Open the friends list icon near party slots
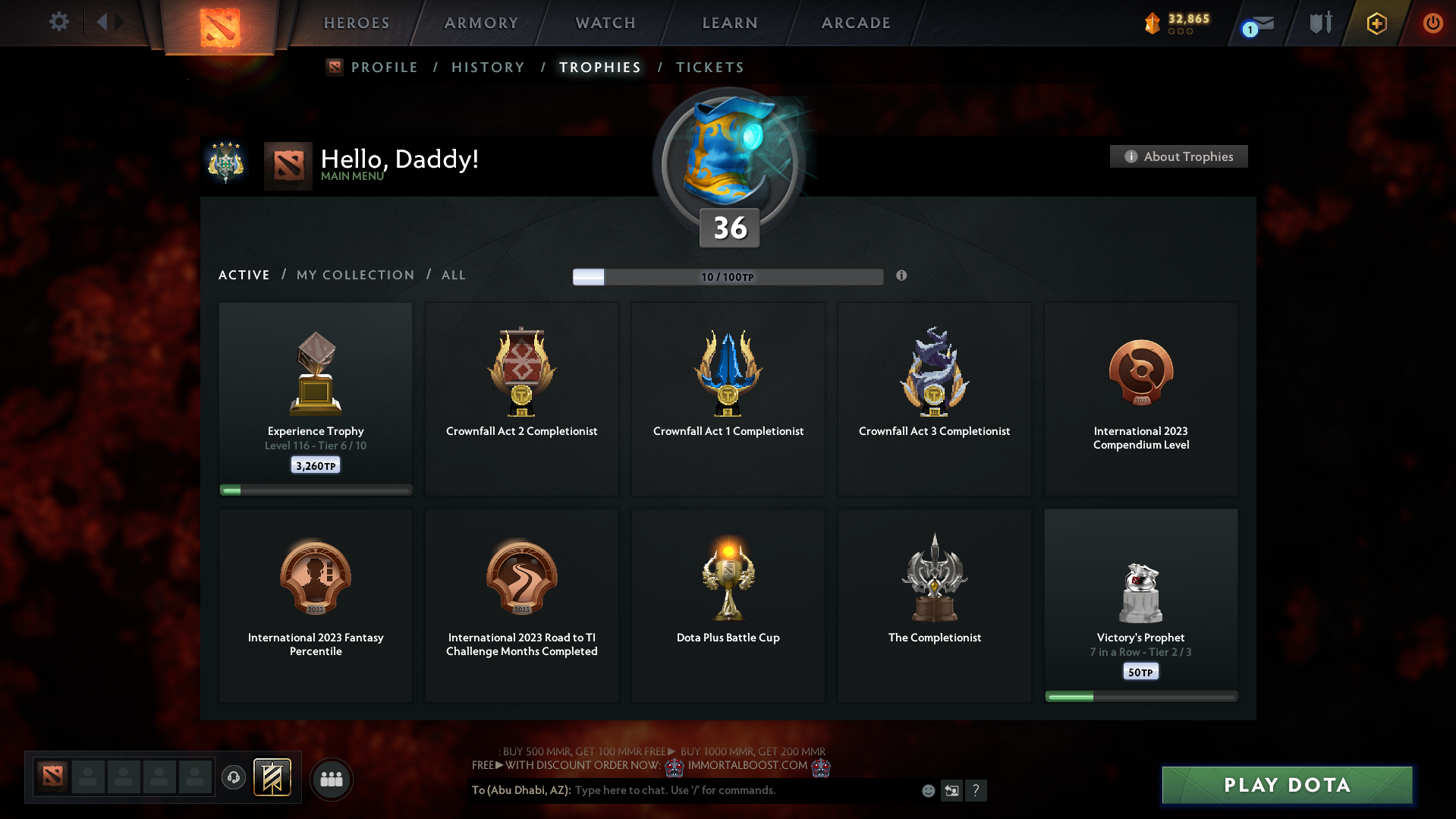The image size is (1456, 819). point(331,778)
